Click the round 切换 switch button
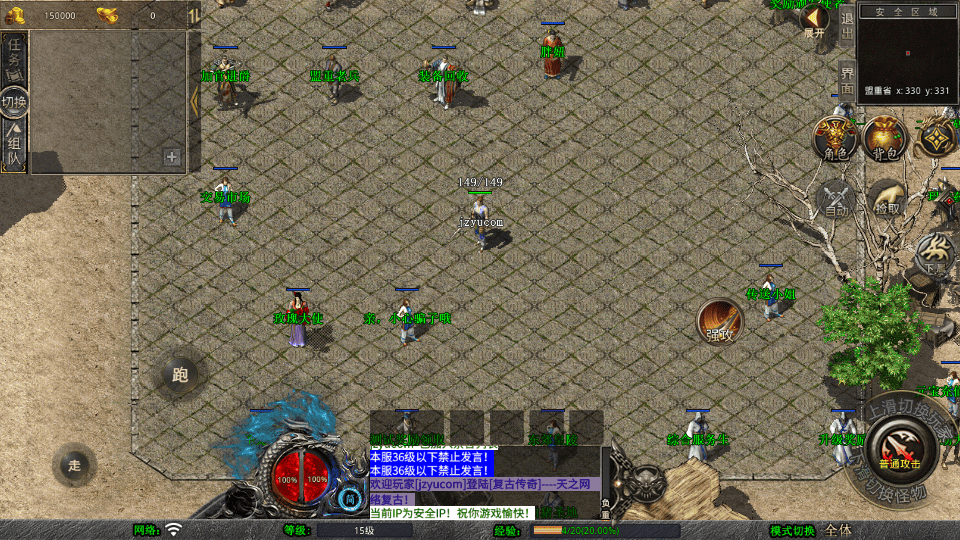Image resolution: width=960 pixels, height=540 pixels. tap(14, 102)
